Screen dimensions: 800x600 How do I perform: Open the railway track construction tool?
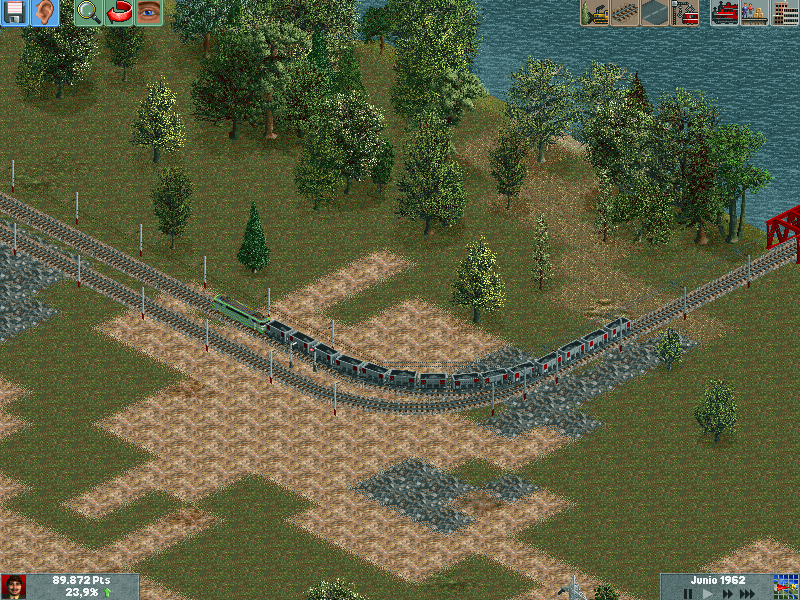[x=626, y=13]
